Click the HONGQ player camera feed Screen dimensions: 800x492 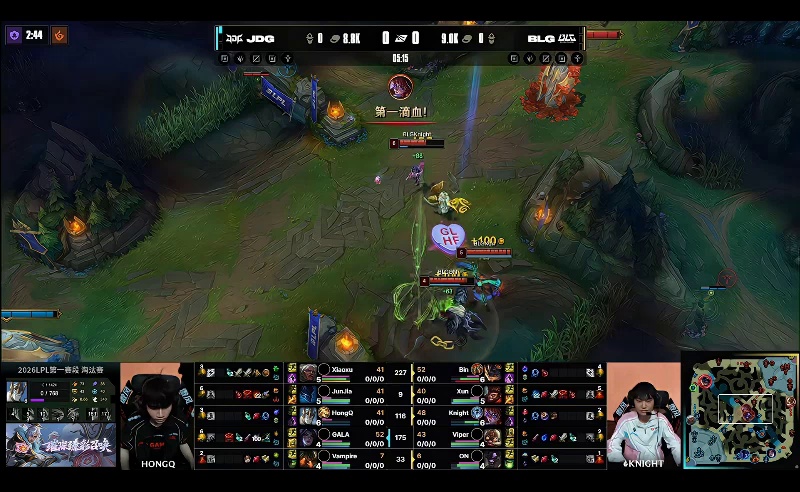coord(156,415)
